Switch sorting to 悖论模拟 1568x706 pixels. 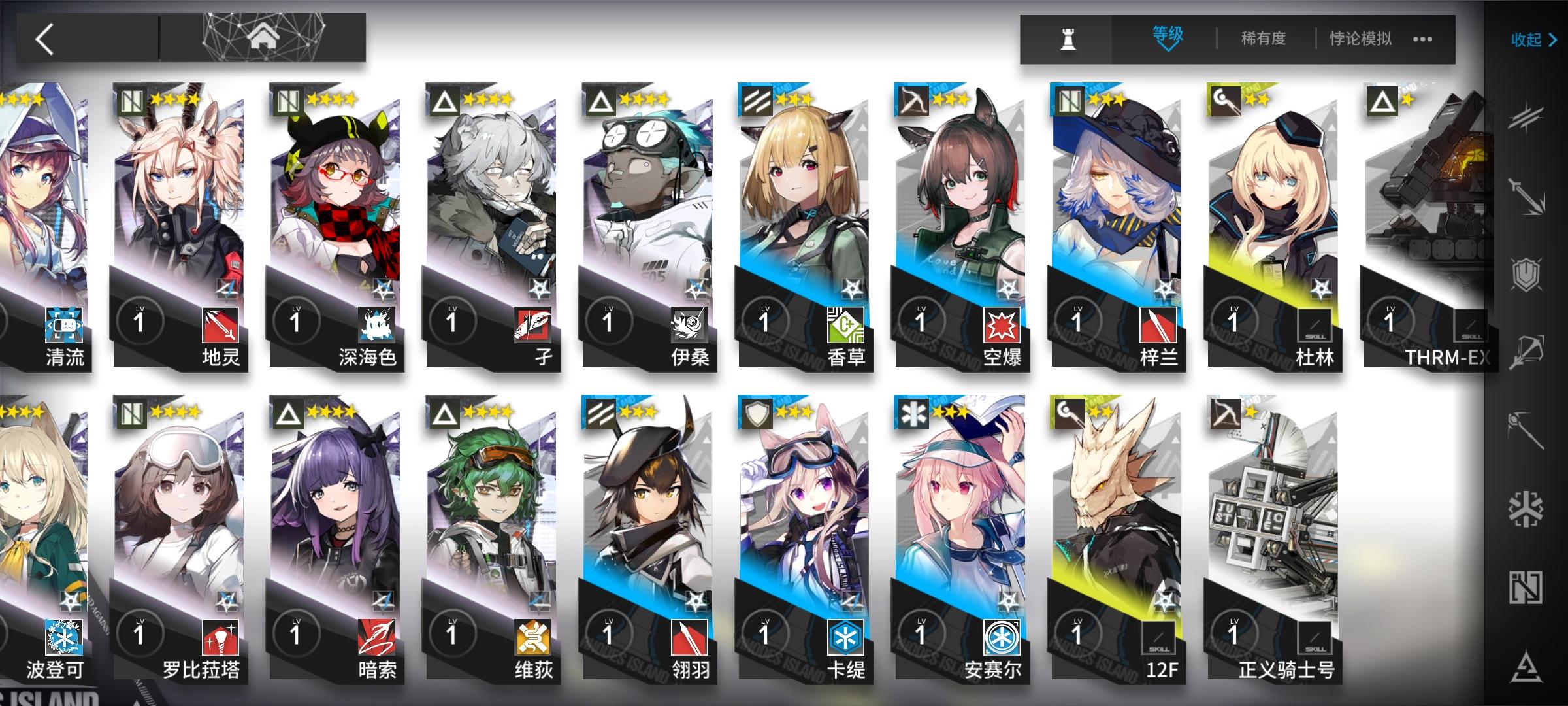coord(1359,39)
